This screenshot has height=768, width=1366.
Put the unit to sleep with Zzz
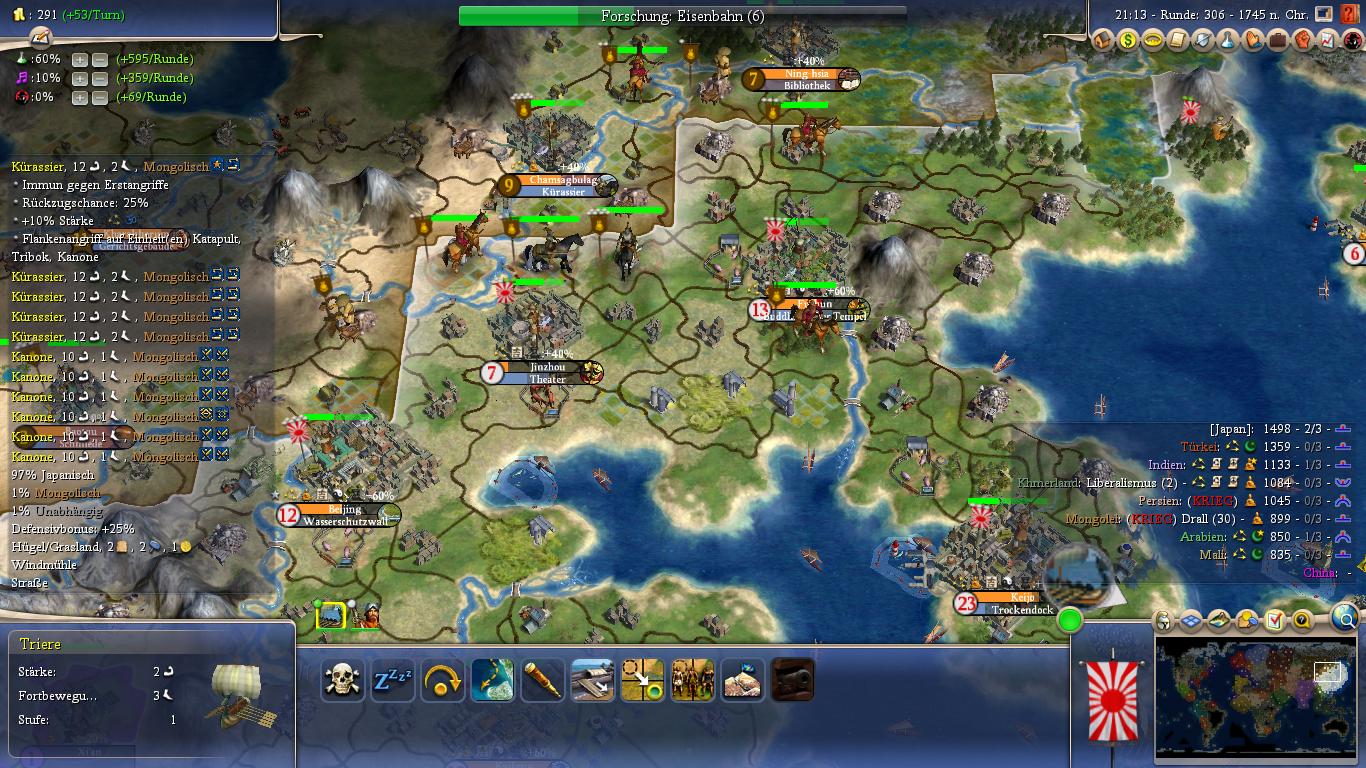(392, 680)
